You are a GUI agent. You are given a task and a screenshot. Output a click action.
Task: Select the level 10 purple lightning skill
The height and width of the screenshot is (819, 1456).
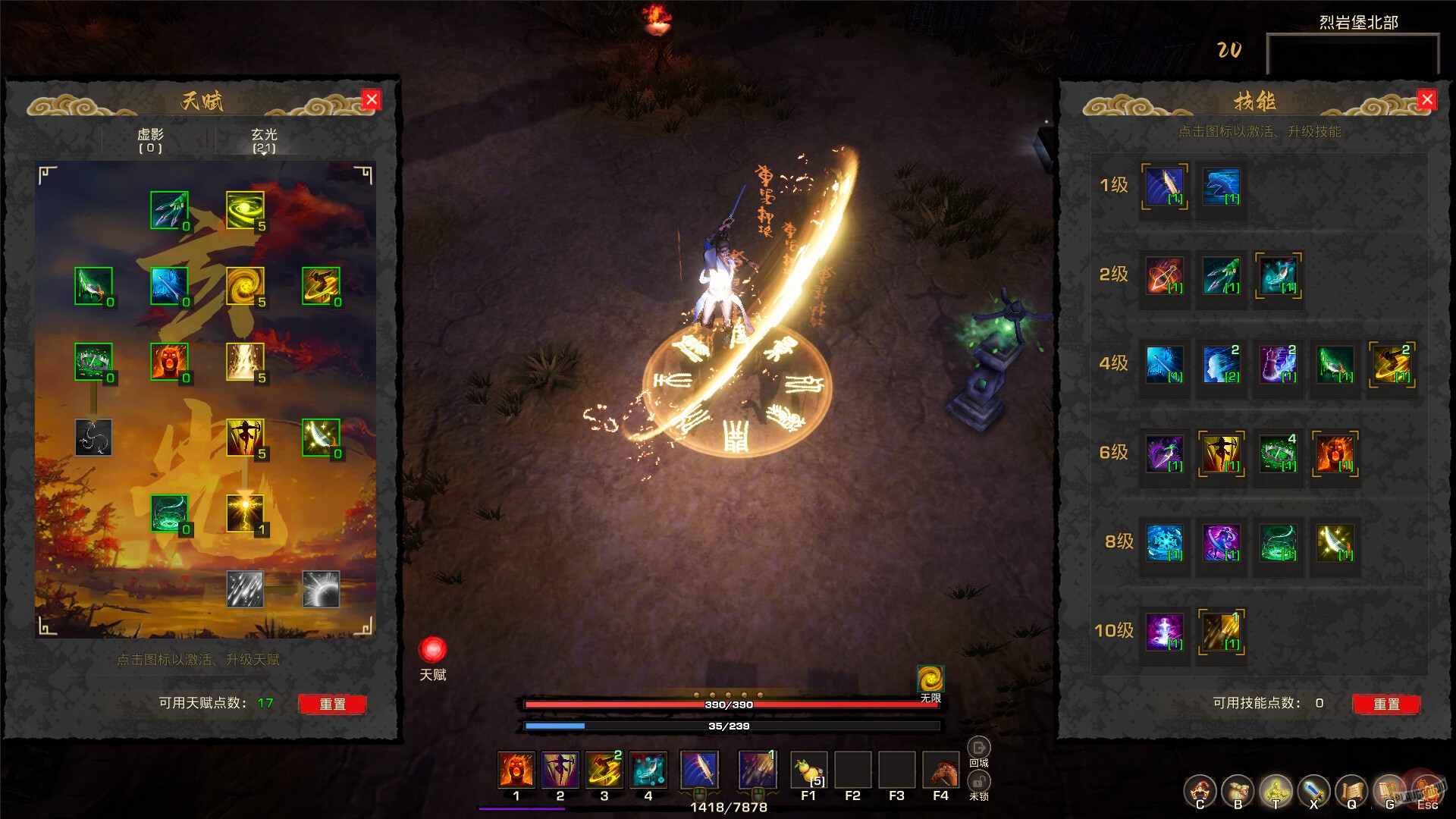[1166, 632]
